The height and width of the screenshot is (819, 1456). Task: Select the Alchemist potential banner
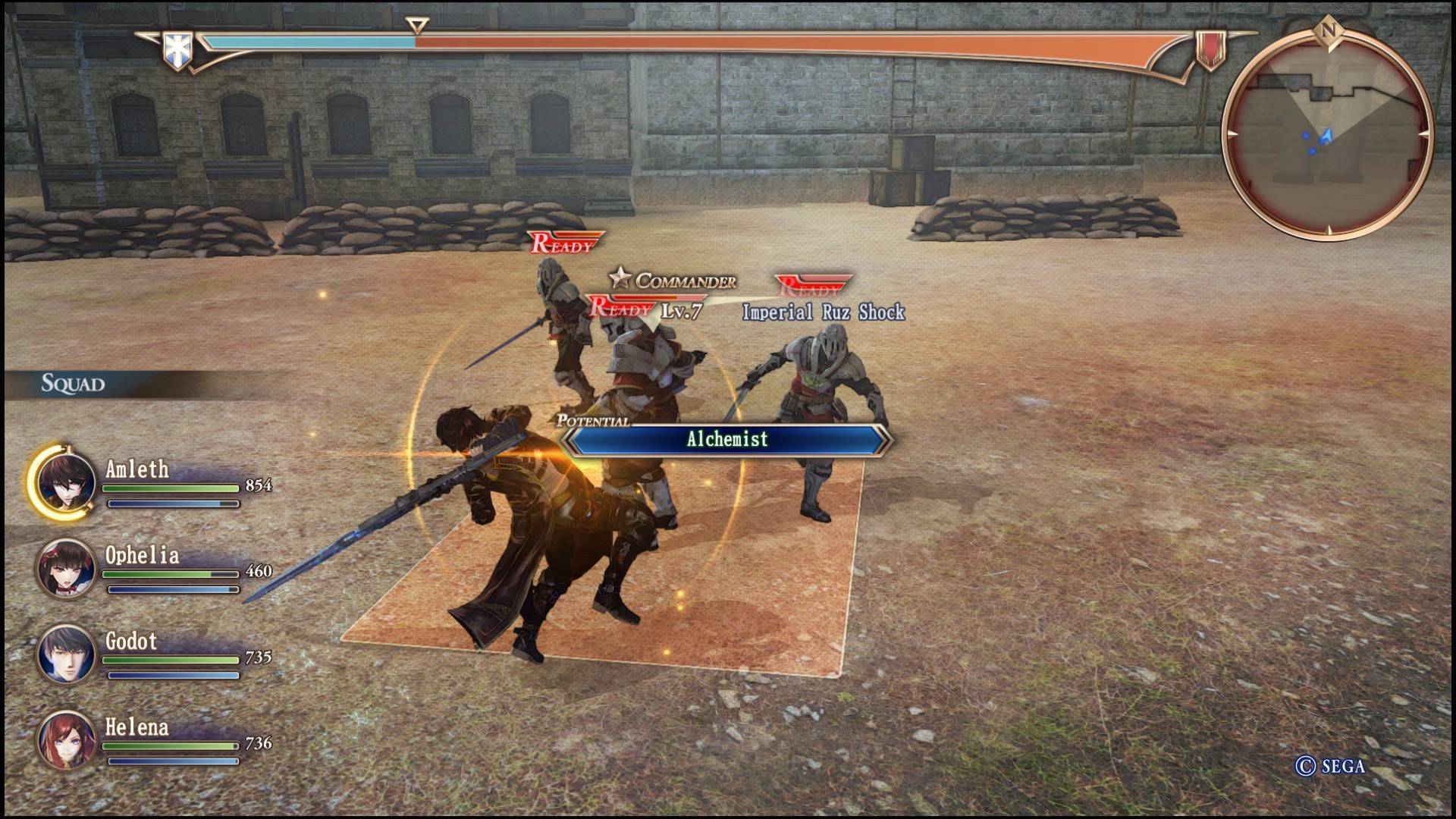[x=726, y=440]
